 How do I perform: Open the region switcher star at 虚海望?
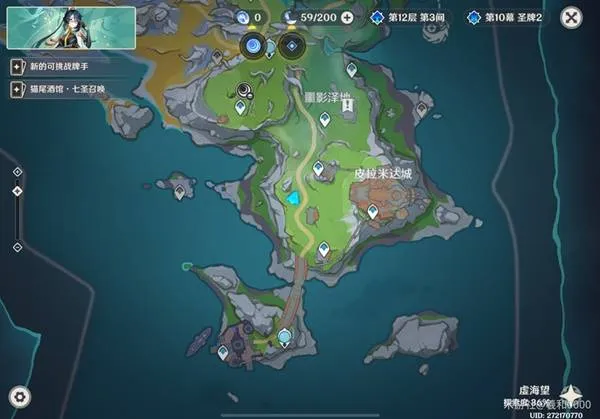coord(574,393)
